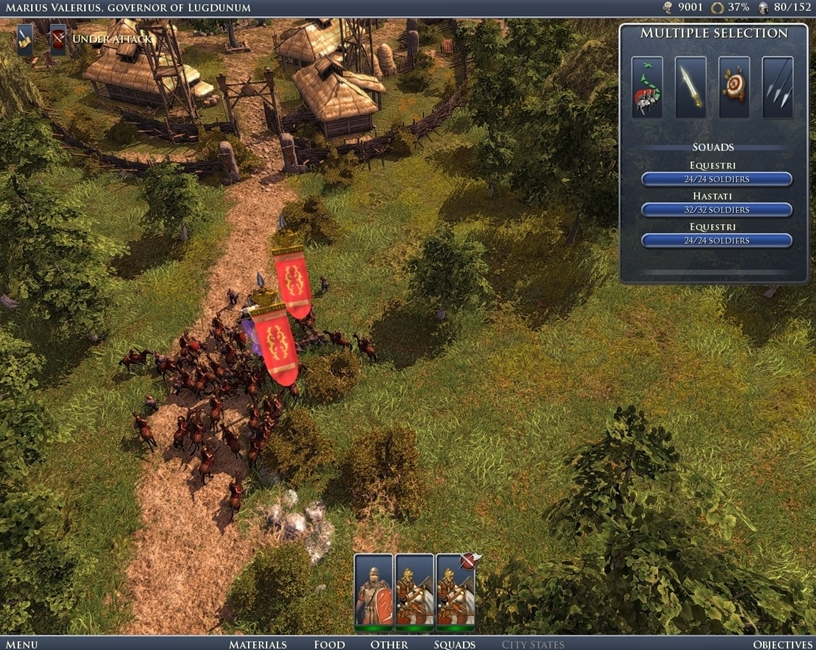The image size is (816, 650).
Task: Activate the helmet with green arrow command
Action: (647, 87)
